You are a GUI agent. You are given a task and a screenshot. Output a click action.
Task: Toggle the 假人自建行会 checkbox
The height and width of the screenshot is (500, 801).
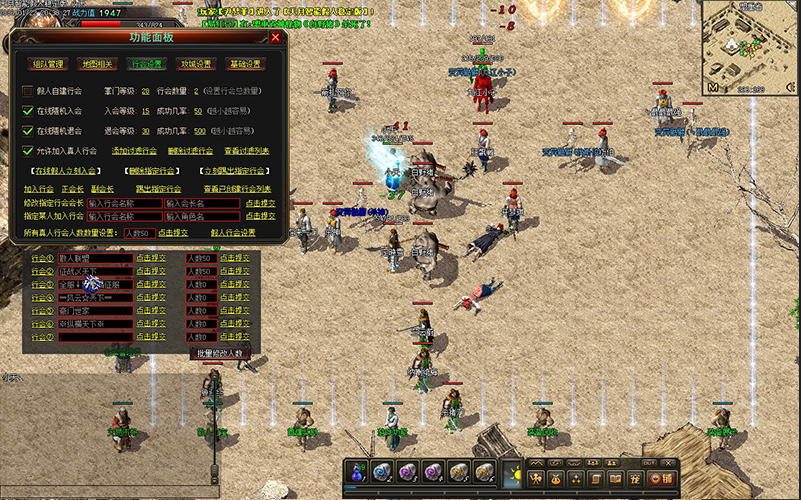[x=28, y=91]
